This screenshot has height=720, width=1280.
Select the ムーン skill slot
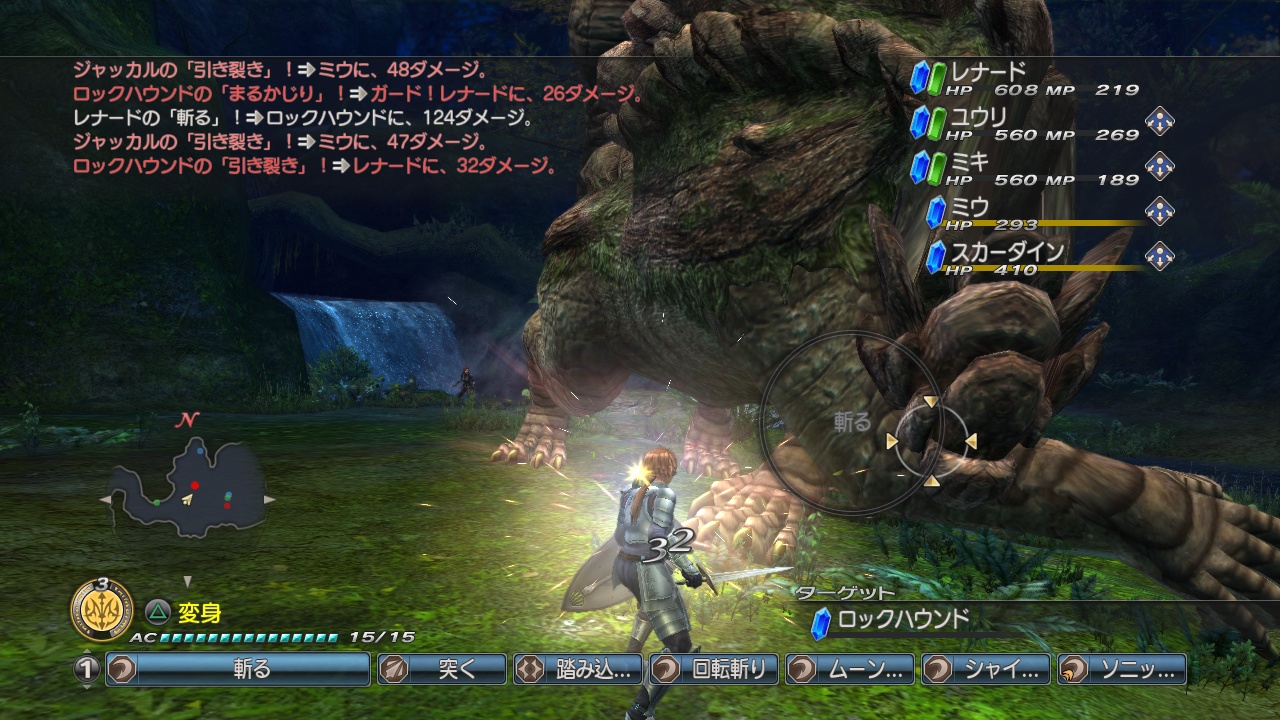[x=850, y=669]
